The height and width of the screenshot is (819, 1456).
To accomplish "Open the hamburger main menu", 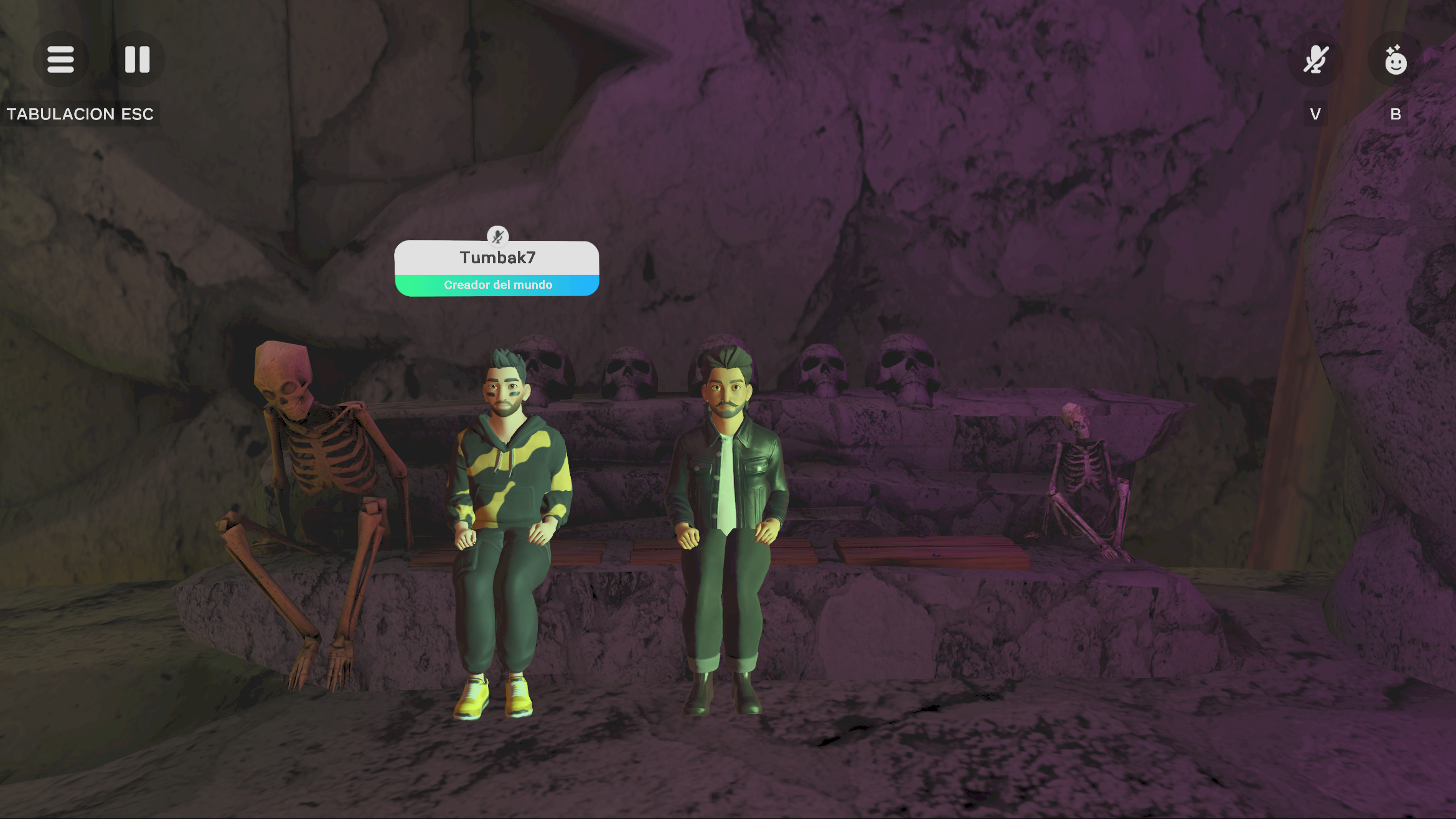I will tap(60, 60).
